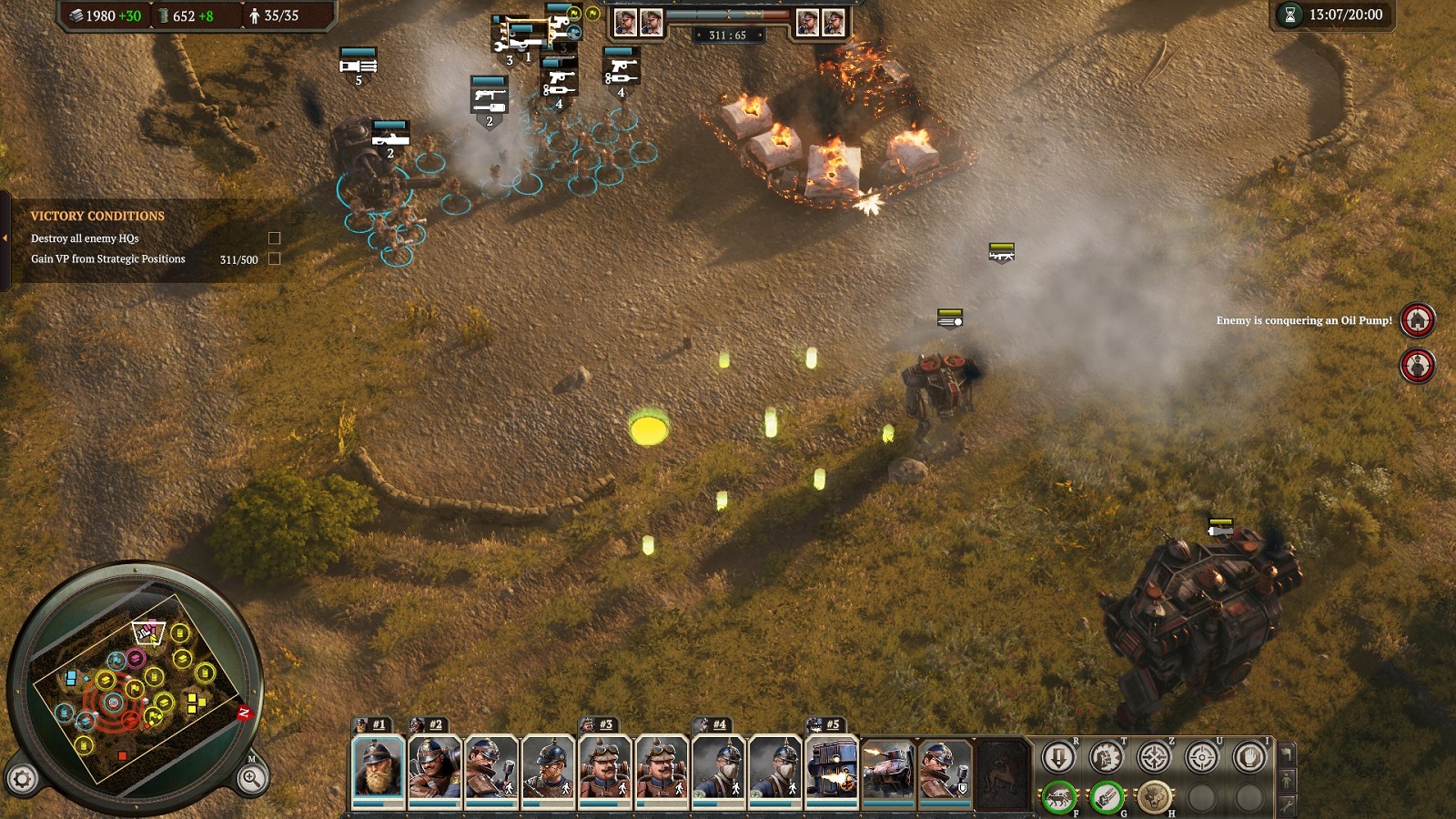Click the red enemy square on minimap
1456x819 pixels.
tap(122, 755)
